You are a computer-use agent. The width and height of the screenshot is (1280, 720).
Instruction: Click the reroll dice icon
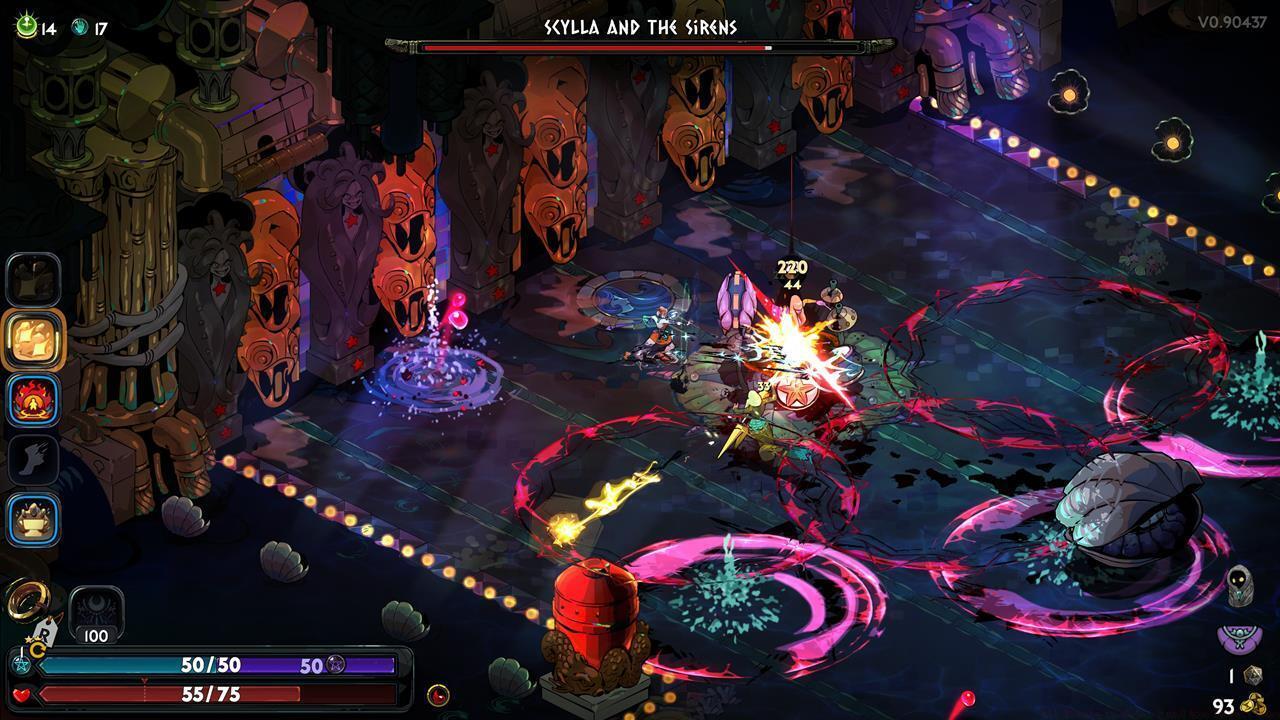(1251, 676)
